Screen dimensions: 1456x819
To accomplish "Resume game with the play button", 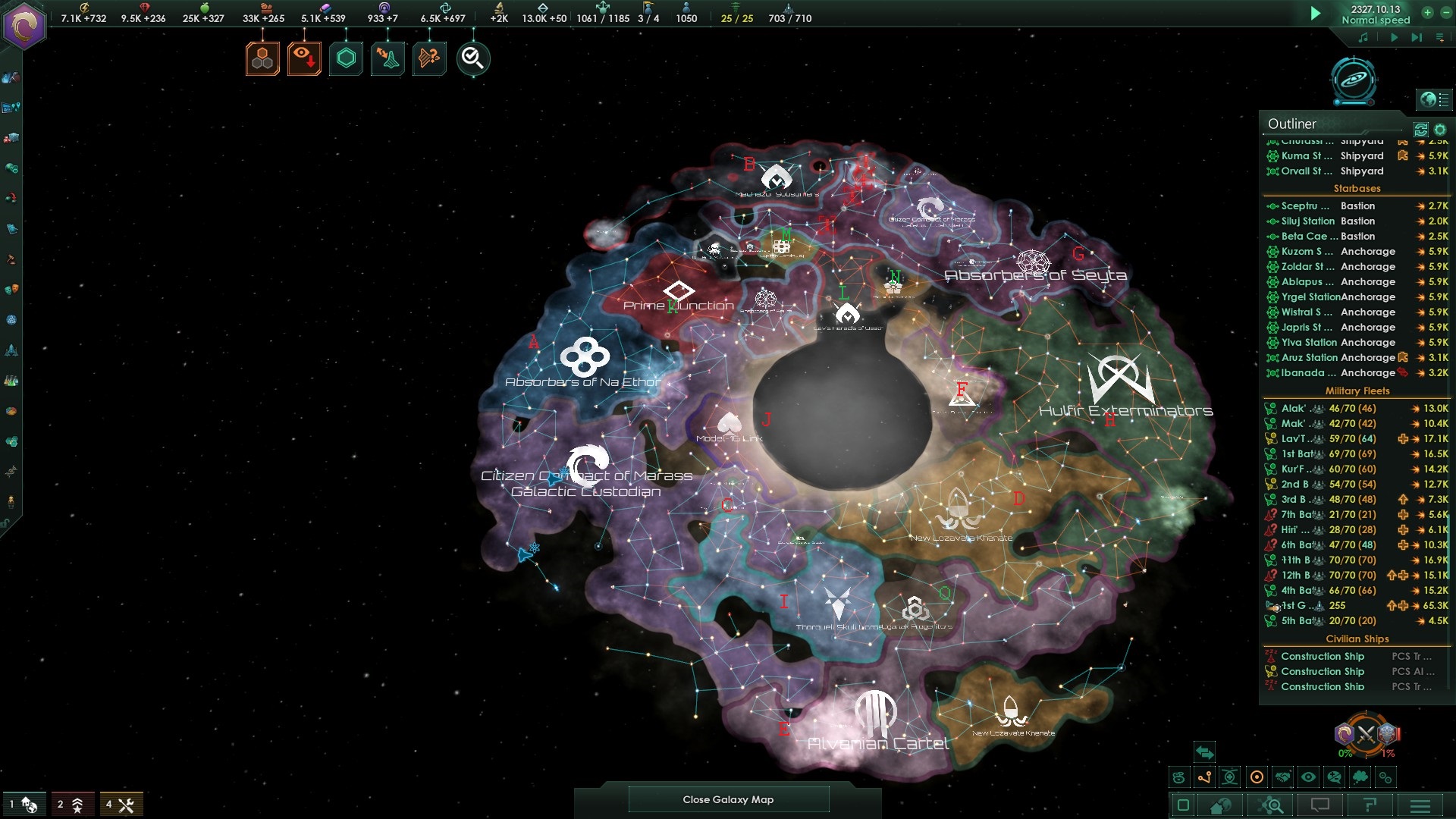I will pos(1316,13).
